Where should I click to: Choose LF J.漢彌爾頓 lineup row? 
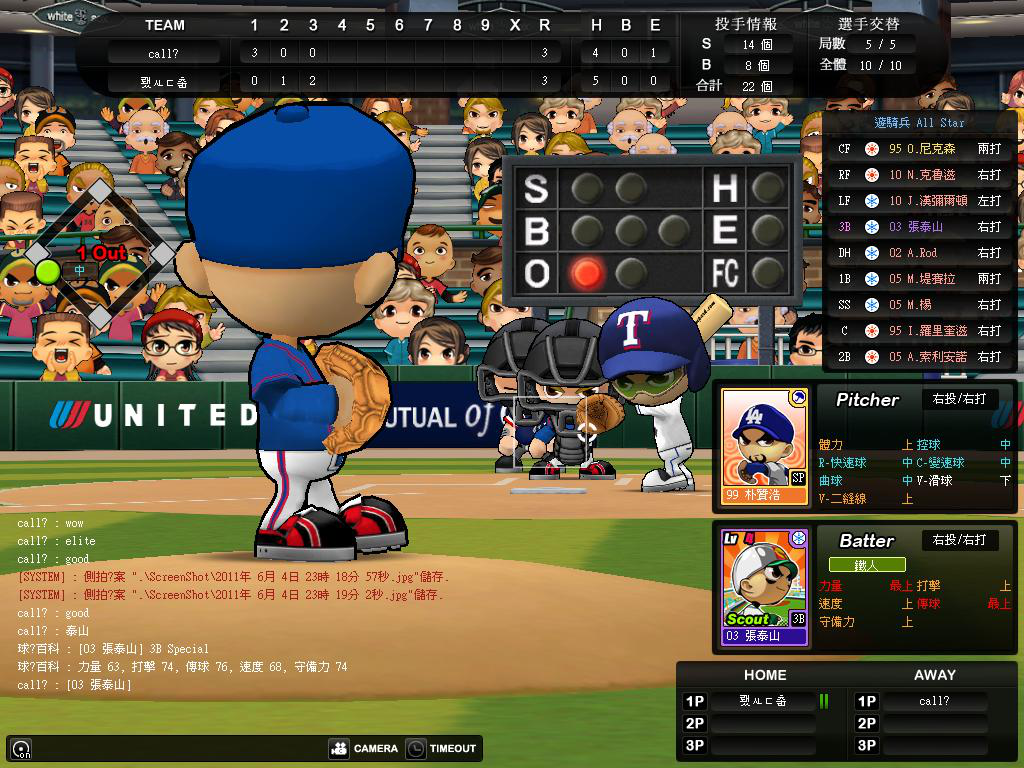point(920,201)
